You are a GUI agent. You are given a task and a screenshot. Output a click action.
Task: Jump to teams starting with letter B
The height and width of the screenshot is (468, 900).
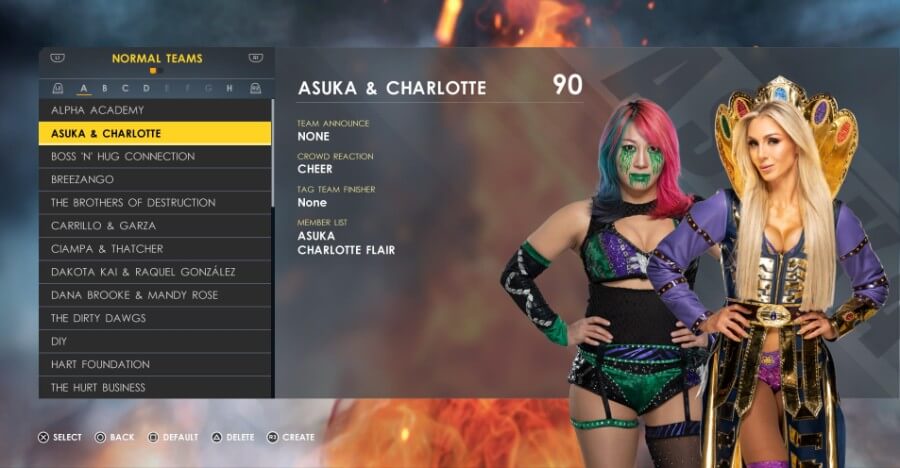tap(105, 88)
